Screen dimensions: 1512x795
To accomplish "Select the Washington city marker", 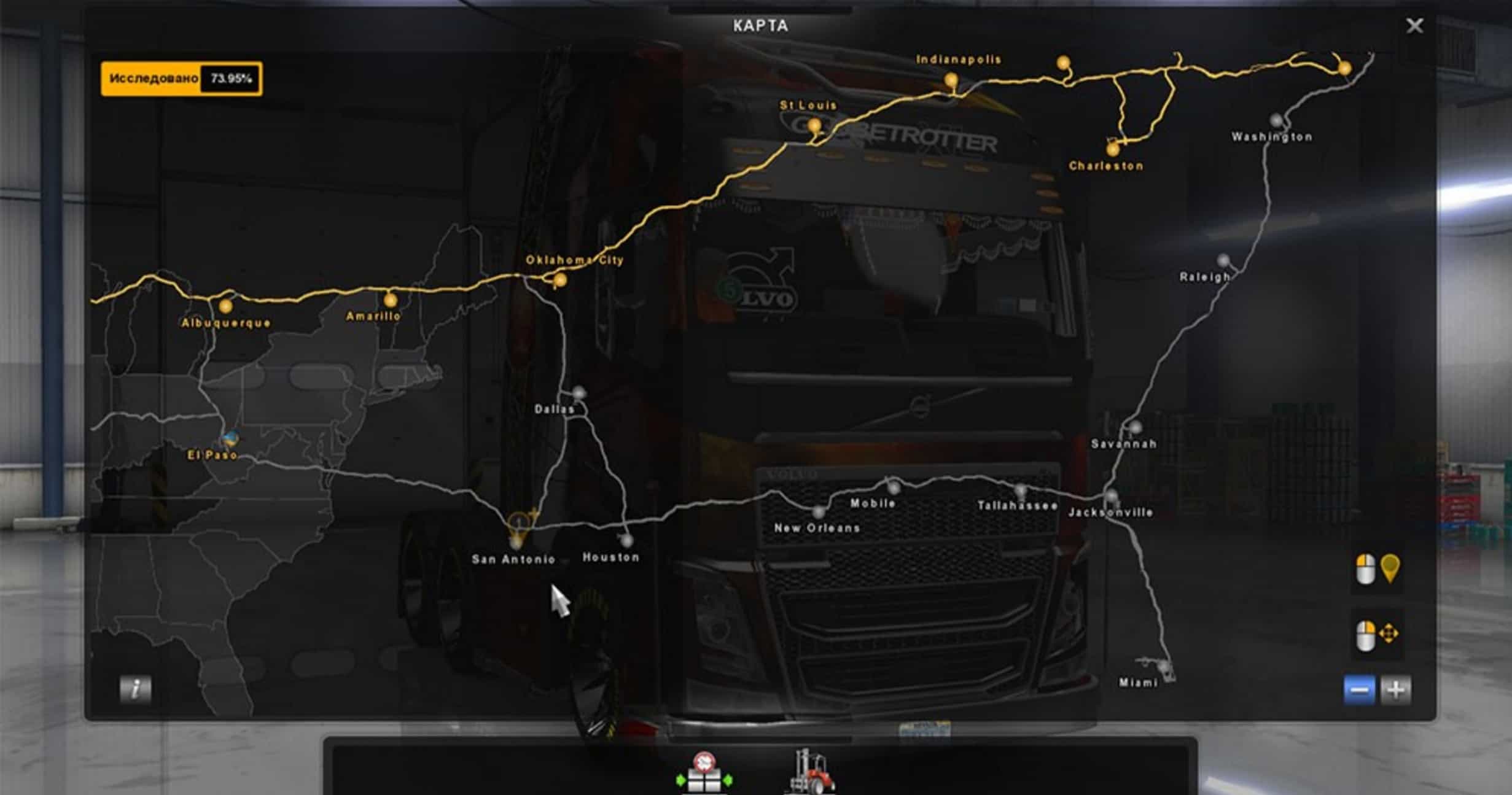I will pos(1276,119).
